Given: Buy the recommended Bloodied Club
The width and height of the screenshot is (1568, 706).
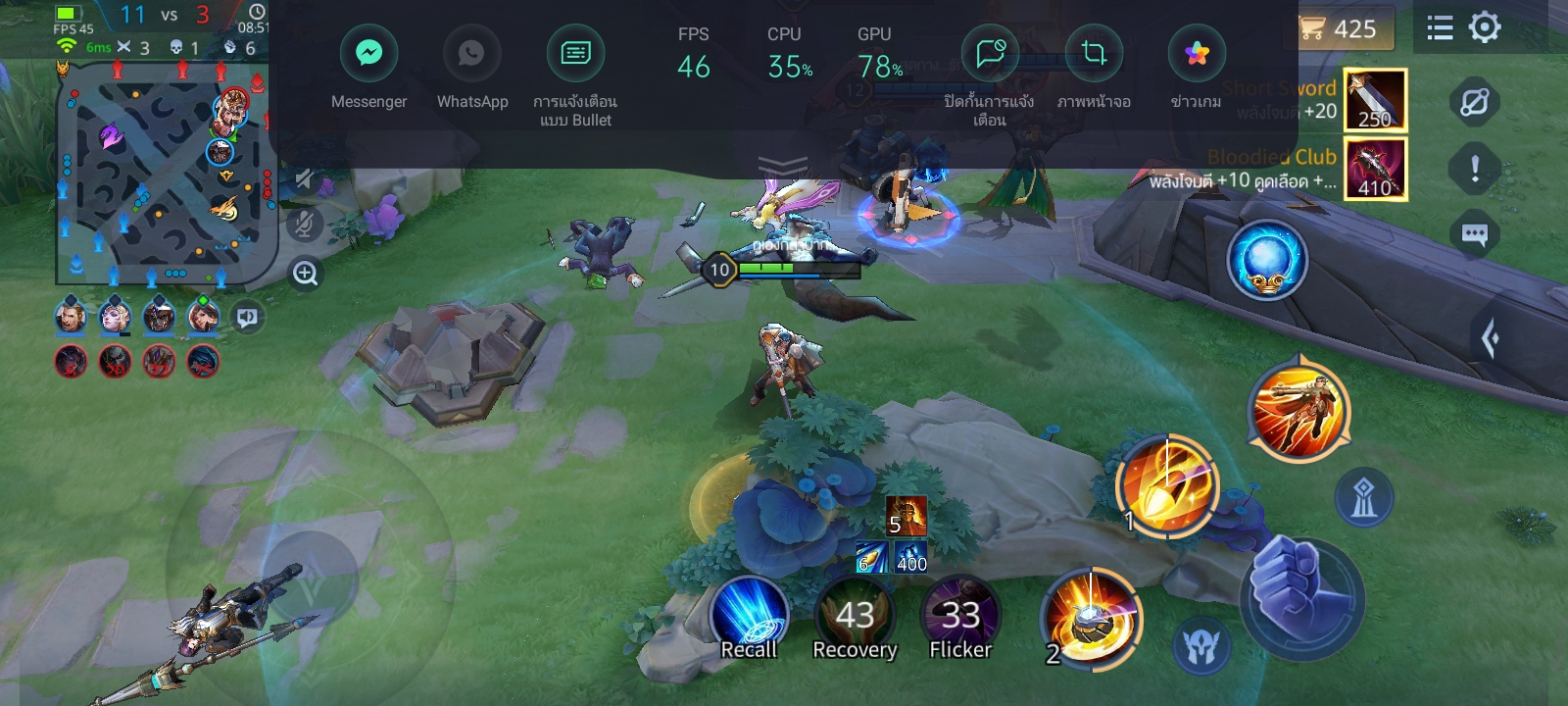Looking at the screenshot, I should (x=1375, y=169).
